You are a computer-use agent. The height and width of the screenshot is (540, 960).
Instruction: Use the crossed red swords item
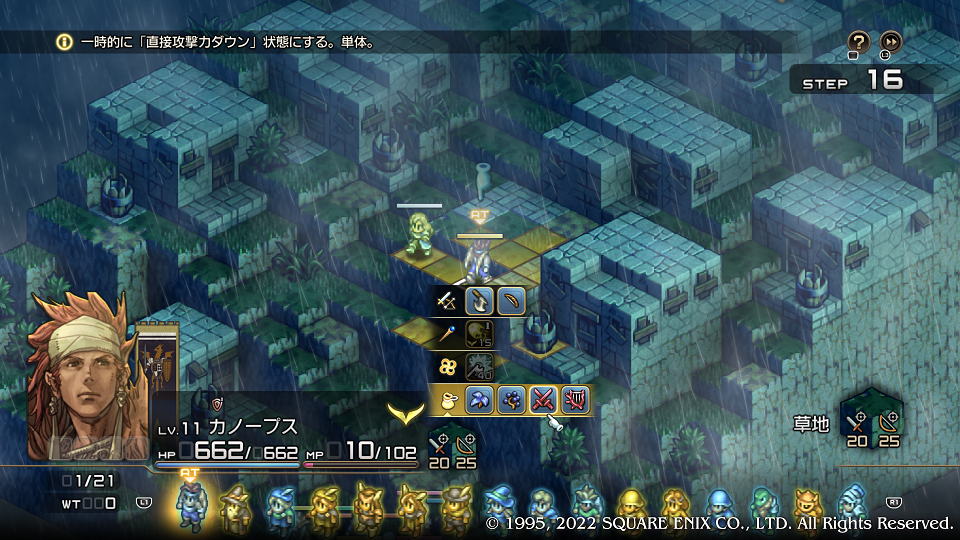tap(543, 400)
